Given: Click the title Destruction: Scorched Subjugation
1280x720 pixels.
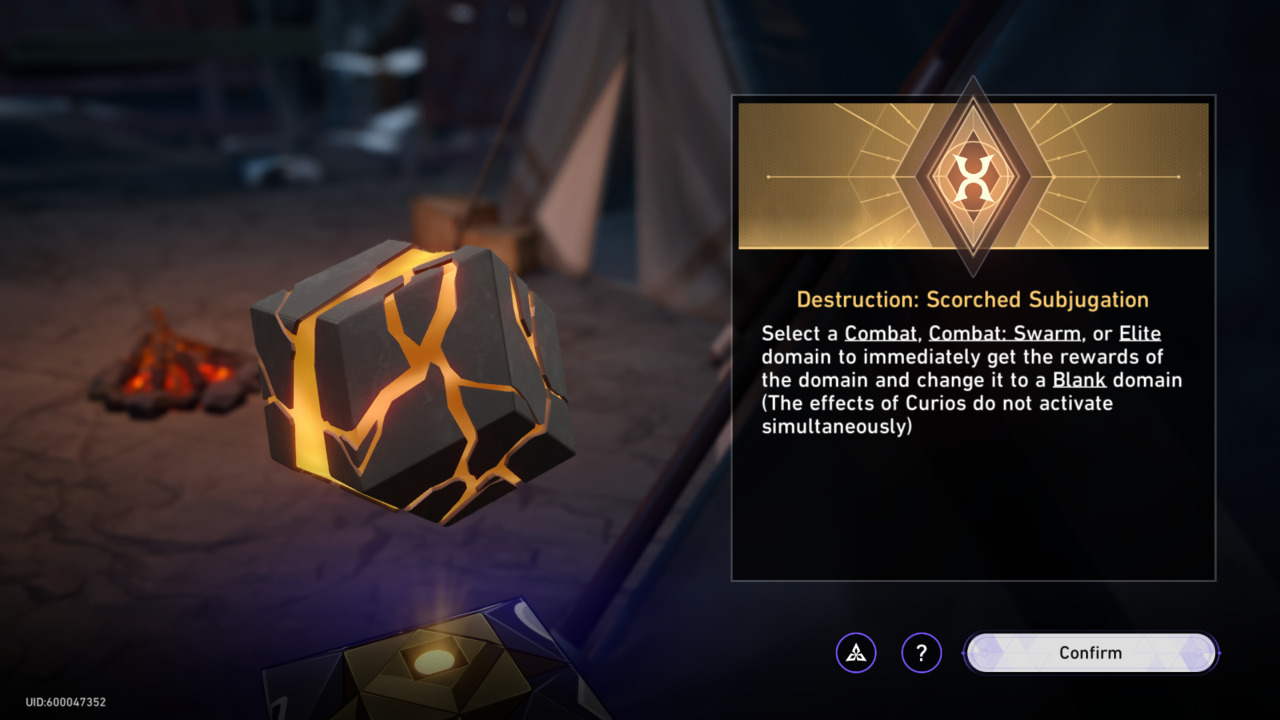Looking at the screenshot, I should 973,299.
